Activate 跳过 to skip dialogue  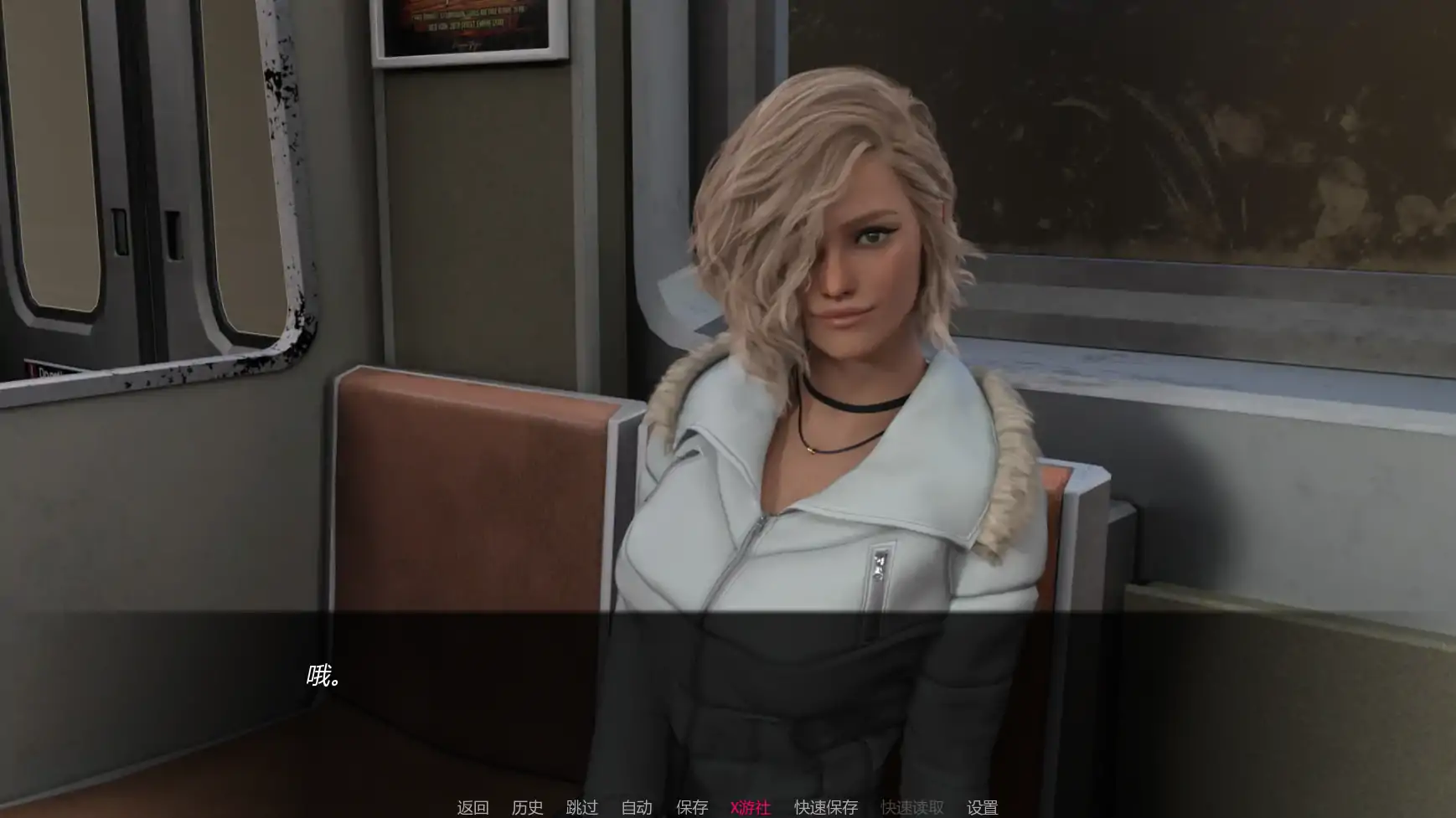click(581, 807)
